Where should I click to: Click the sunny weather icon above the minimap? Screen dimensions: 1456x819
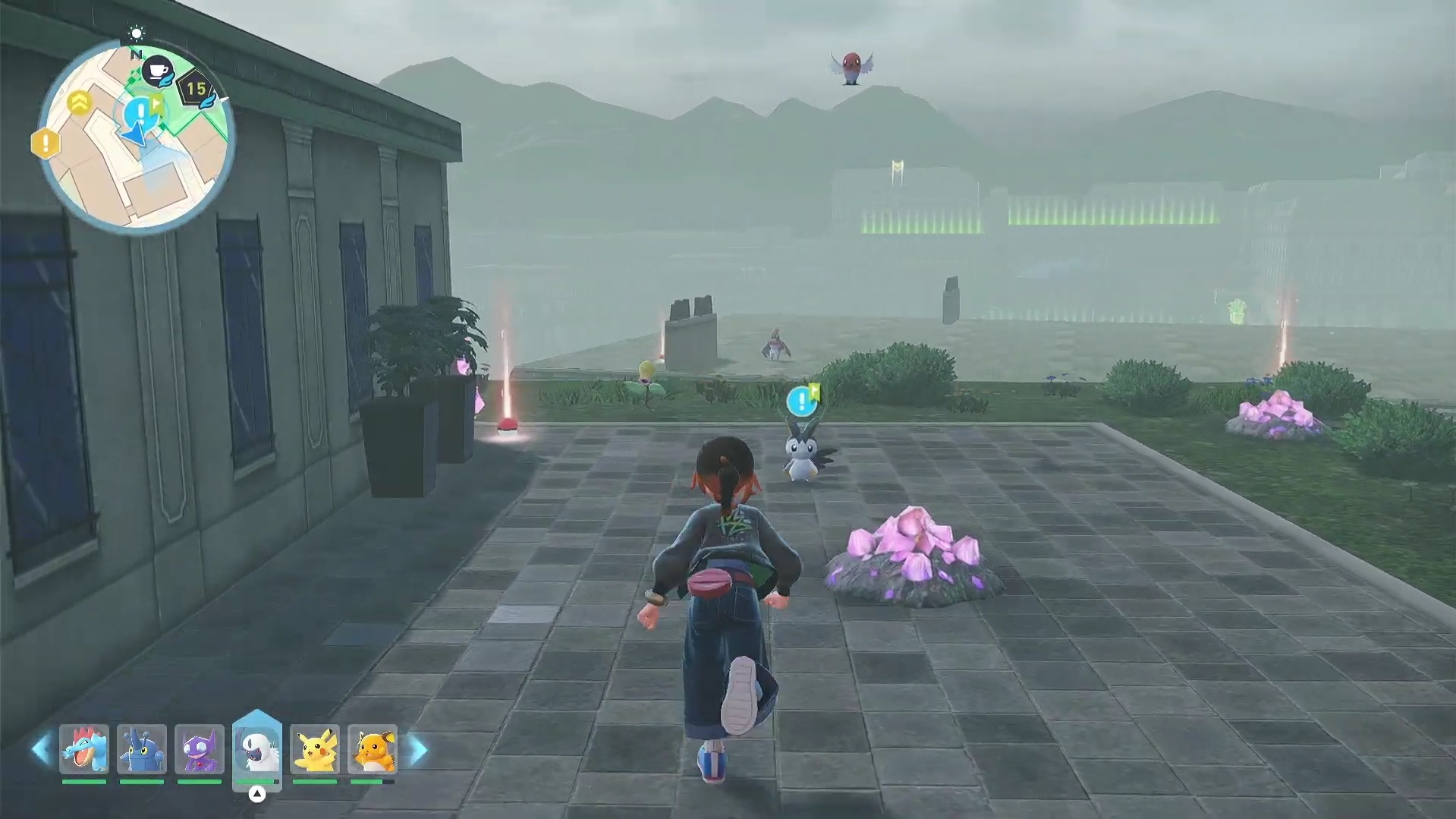tap(137, 33)
